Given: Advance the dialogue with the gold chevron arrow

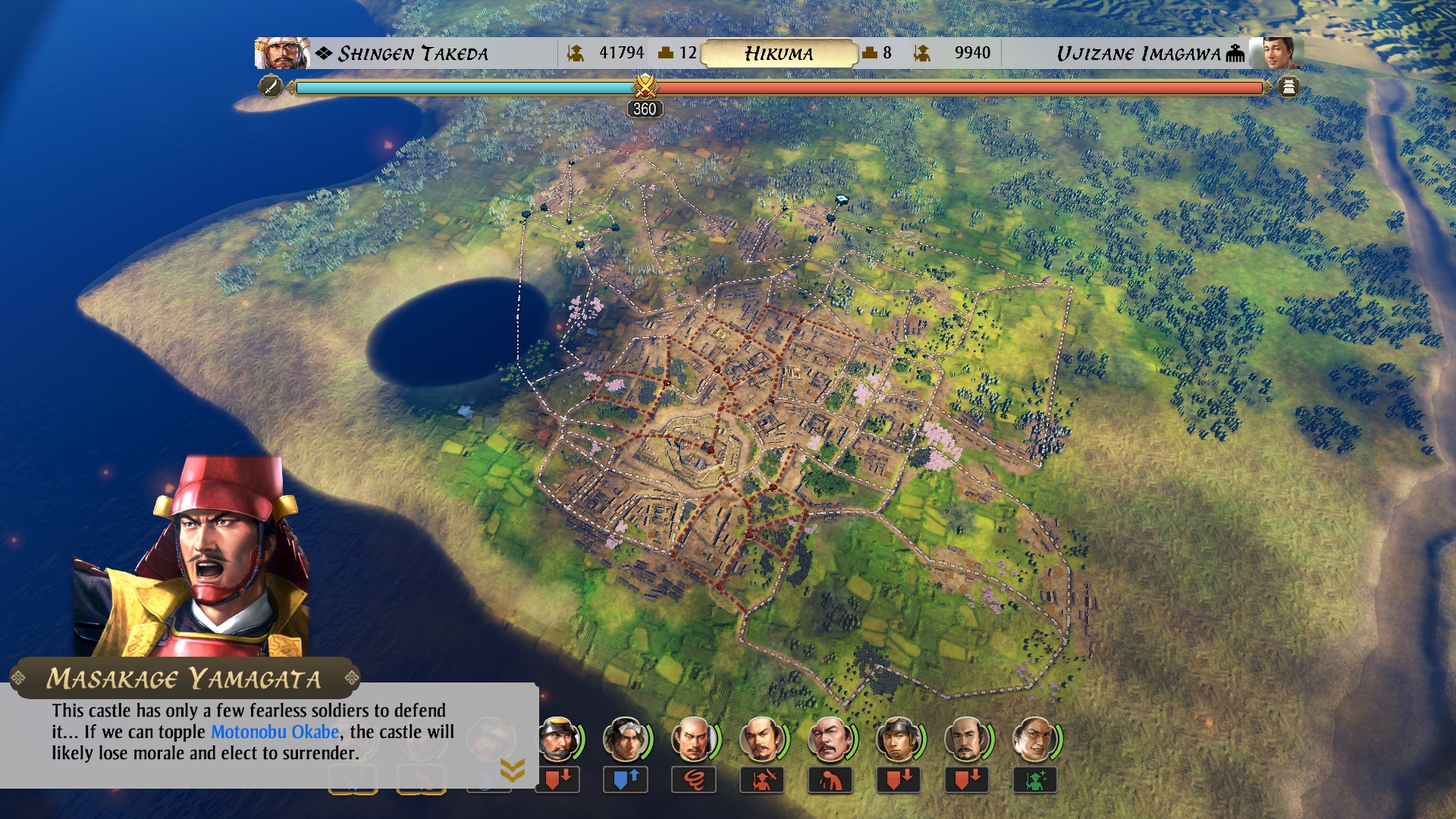Looking at the screenshot, I should pyautogui.click(x=513, y=770).
